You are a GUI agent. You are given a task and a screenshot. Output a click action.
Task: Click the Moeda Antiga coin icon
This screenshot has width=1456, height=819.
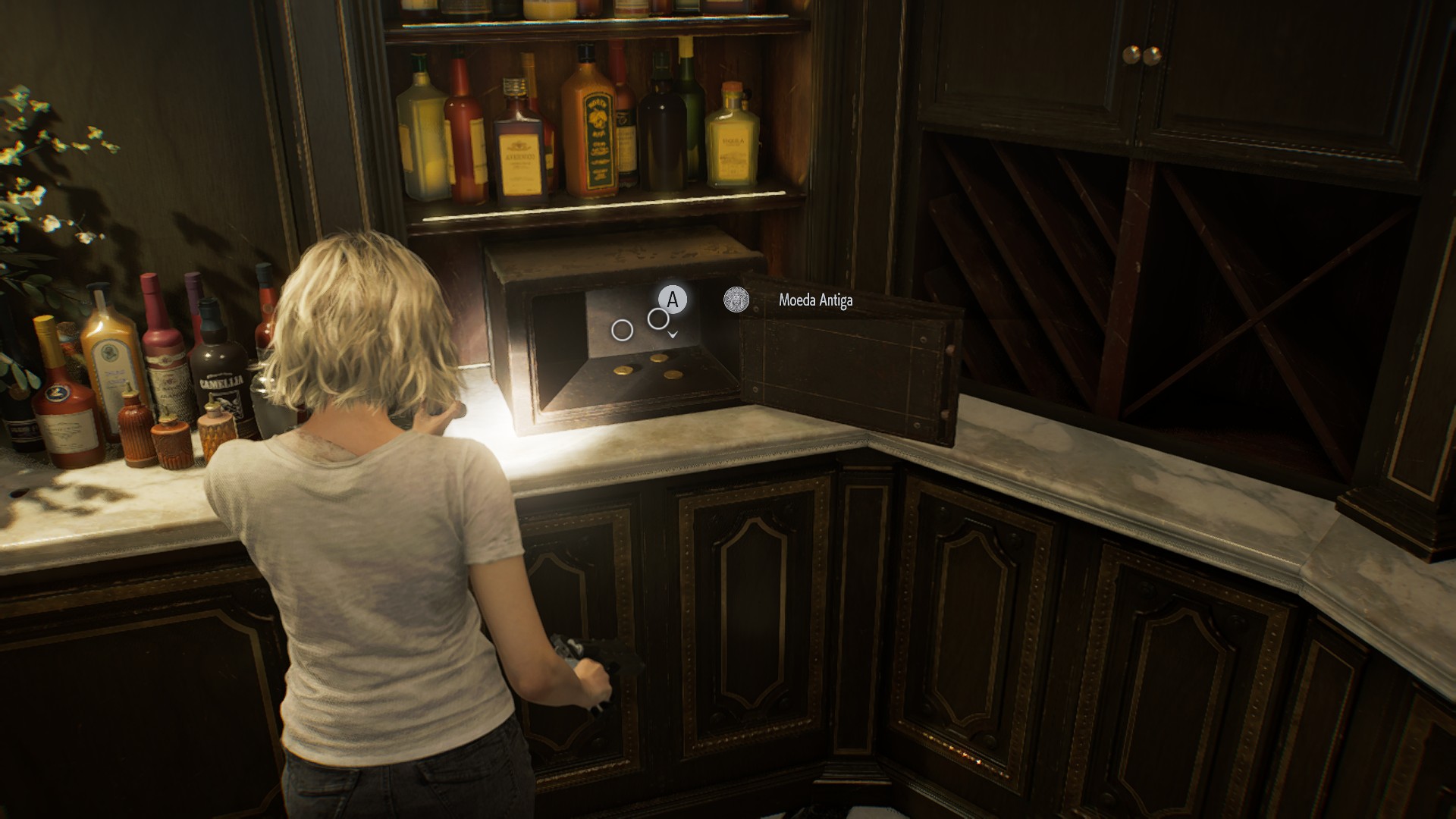(x=736, y=300)
